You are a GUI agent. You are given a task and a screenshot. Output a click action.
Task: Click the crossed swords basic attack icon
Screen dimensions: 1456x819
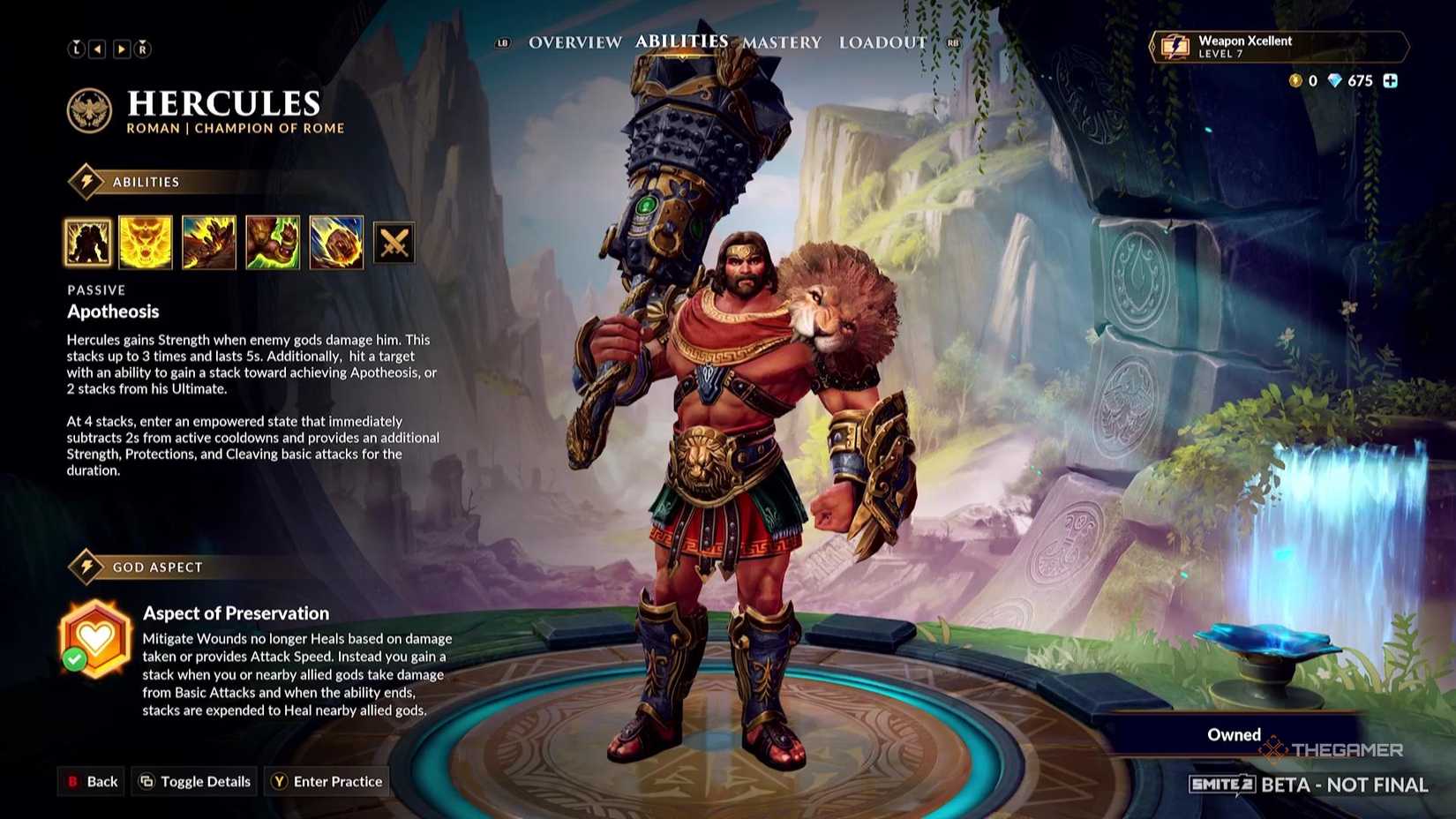click(394, 241)
